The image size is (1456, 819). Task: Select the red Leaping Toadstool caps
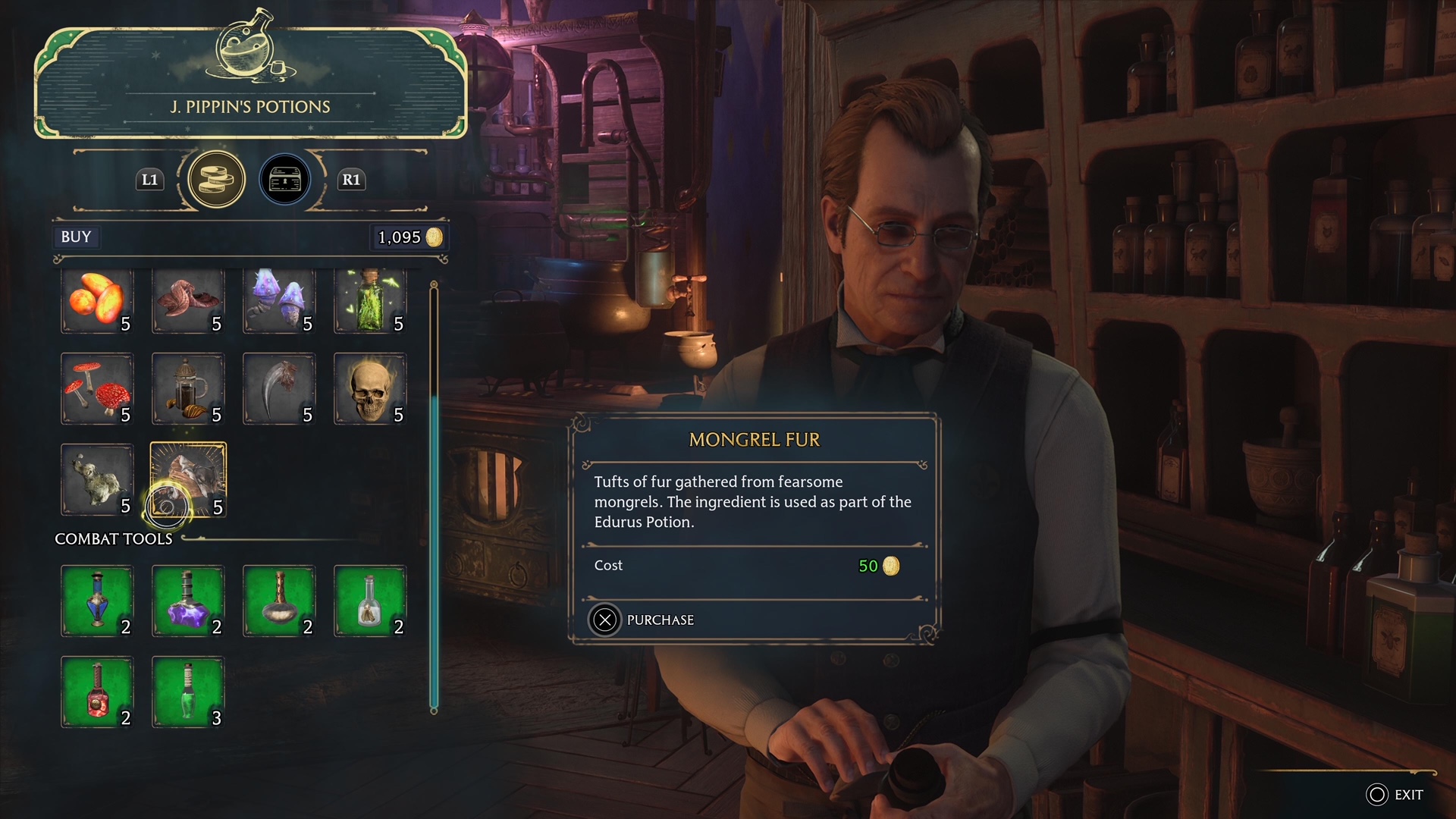[x=97, y=389]
